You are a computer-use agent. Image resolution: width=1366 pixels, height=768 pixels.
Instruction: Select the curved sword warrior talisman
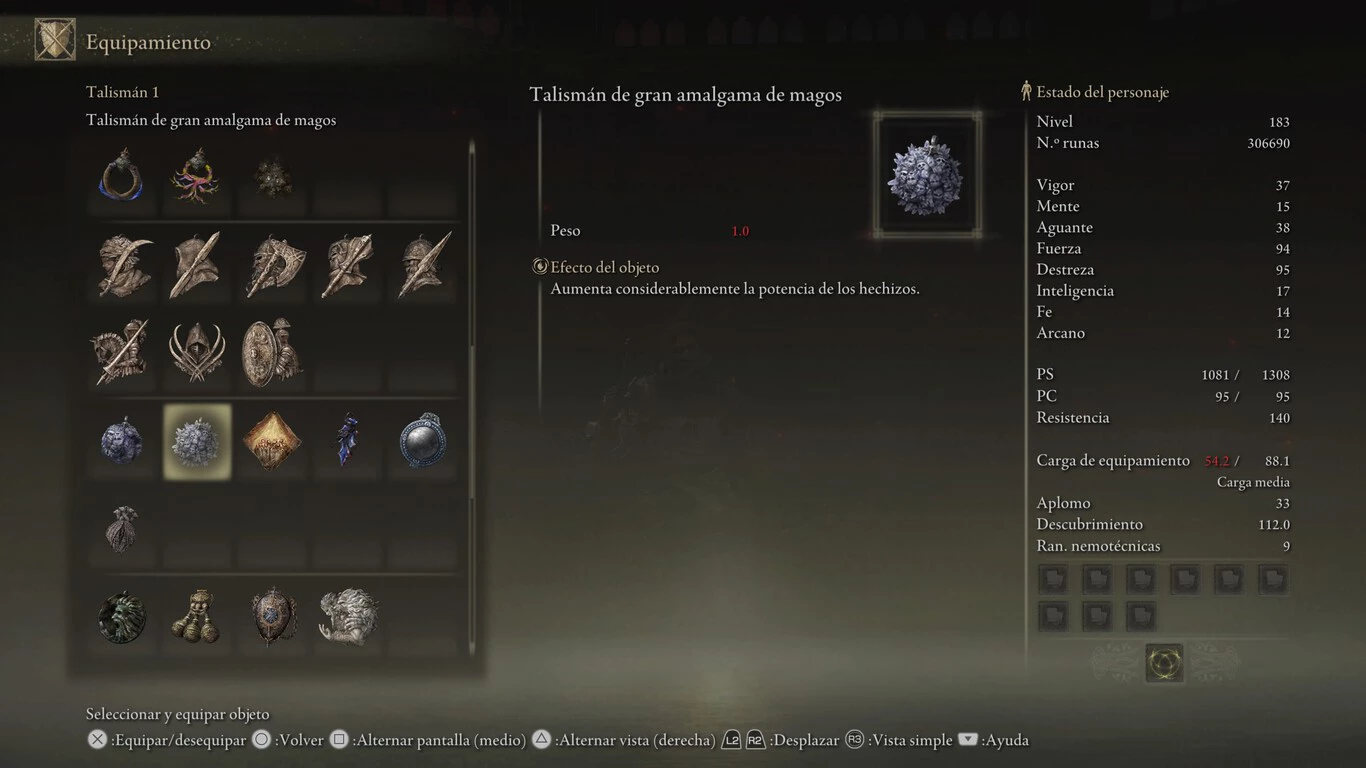point(123,265)
